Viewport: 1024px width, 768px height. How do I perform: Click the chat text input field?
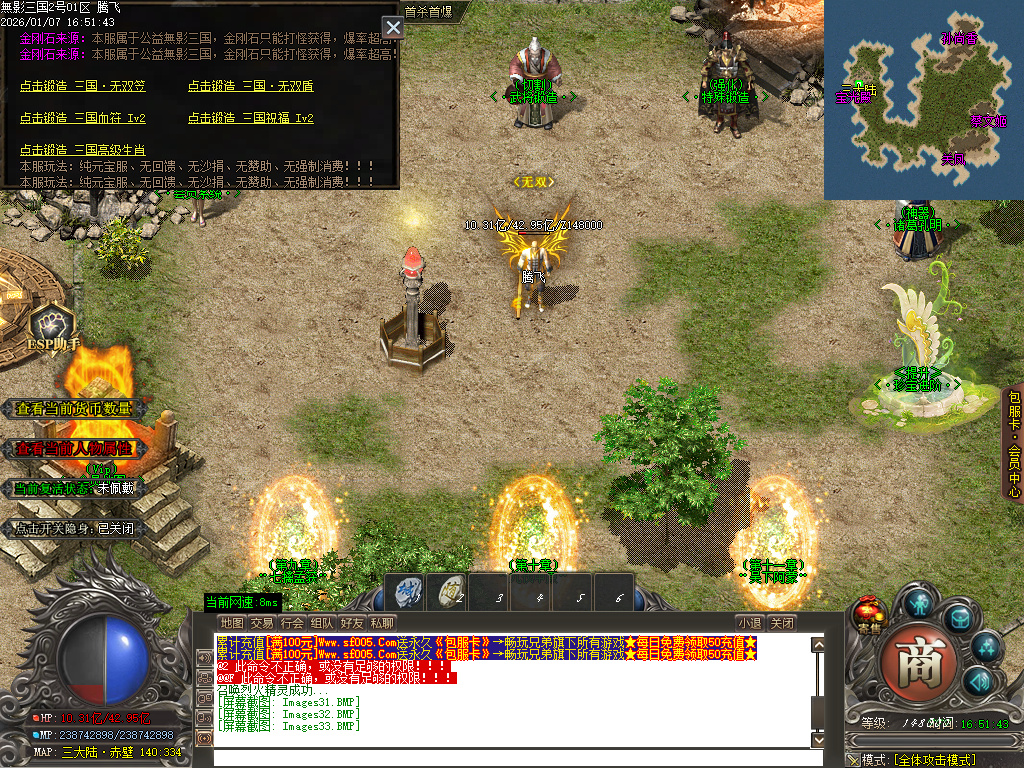coord(510,757)
